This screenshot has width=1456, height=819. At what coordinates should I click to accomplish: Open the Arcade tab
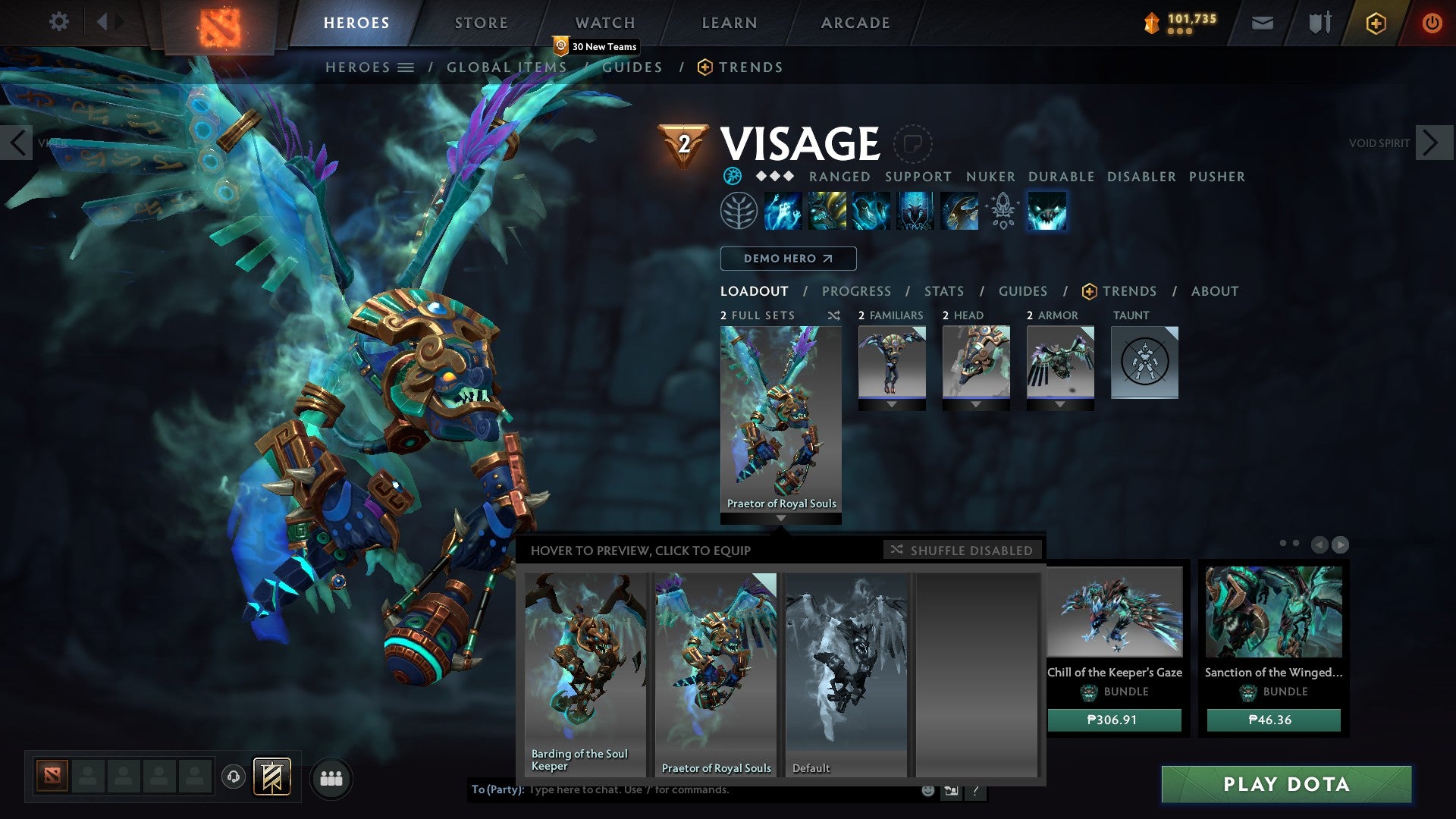point(855,23)
